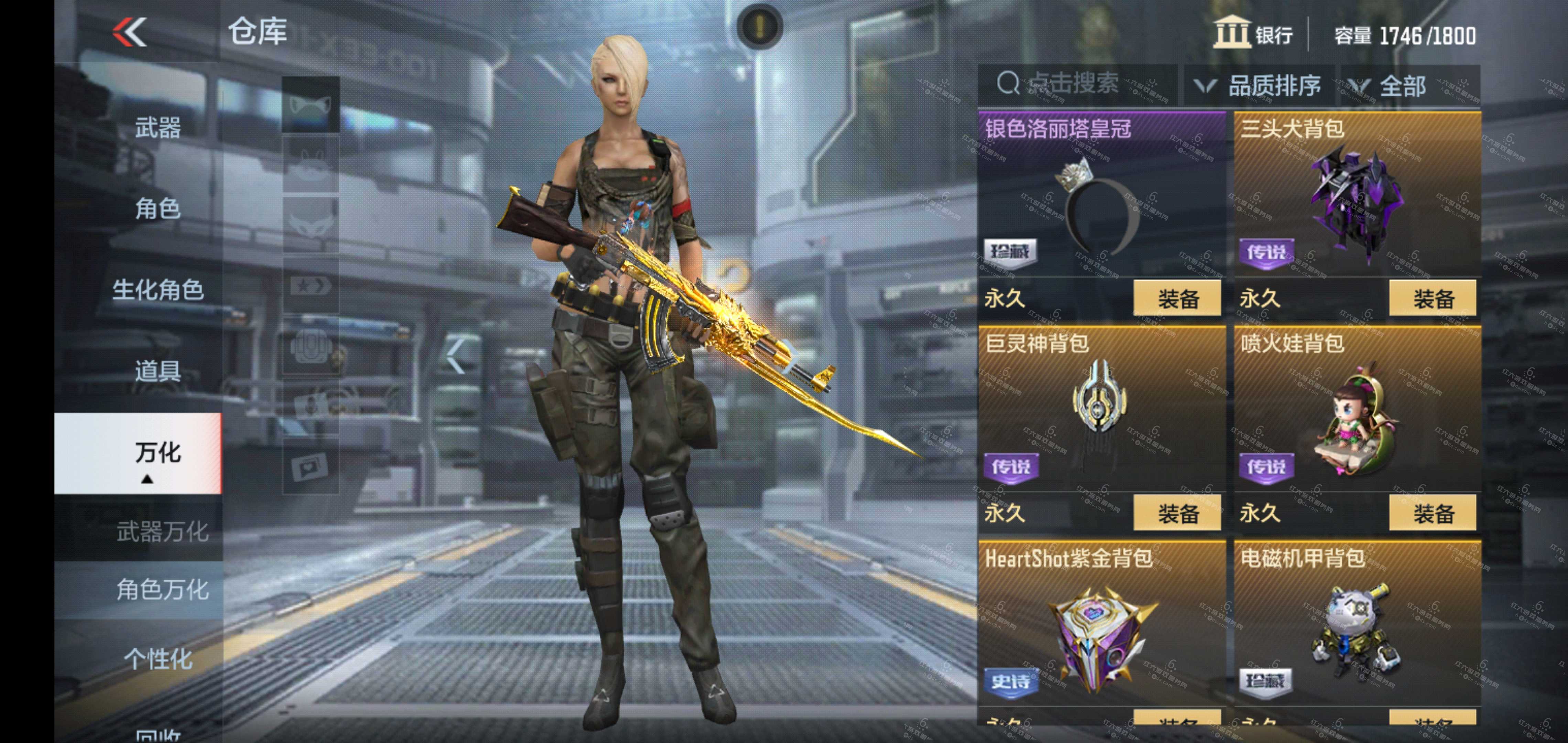Open the 品质排序 sort dropdown
The width and height of the screenshot is (1568, 743).
coord(1260,86)
